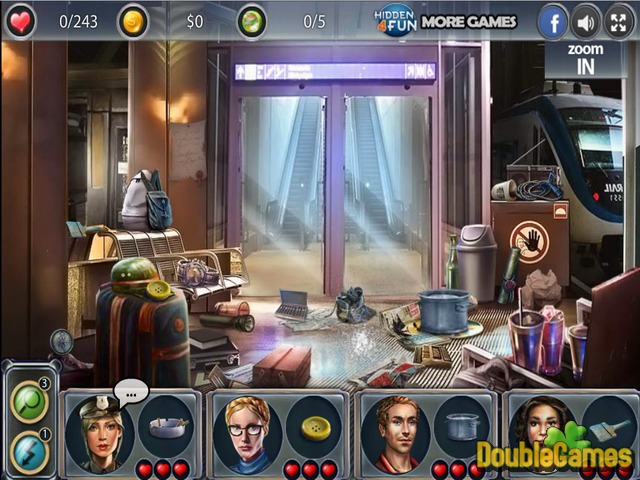Select the police officer character portrait
This screenshot has height=480, width=640.
(x=101, y=432)
